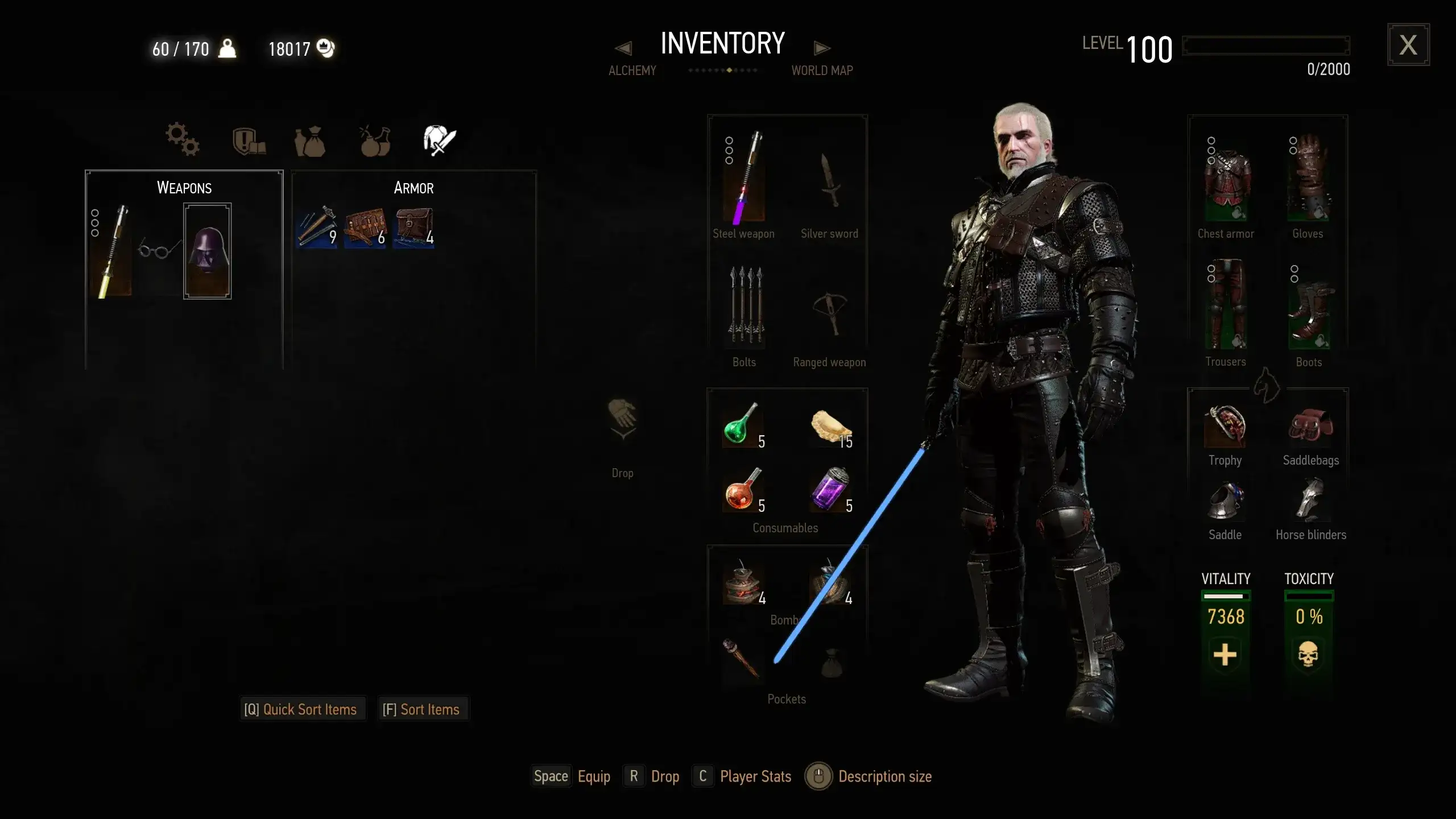Viewport: 1456px width, 819px height.
Task: Open the Trophy slot
Action: 1225,427
